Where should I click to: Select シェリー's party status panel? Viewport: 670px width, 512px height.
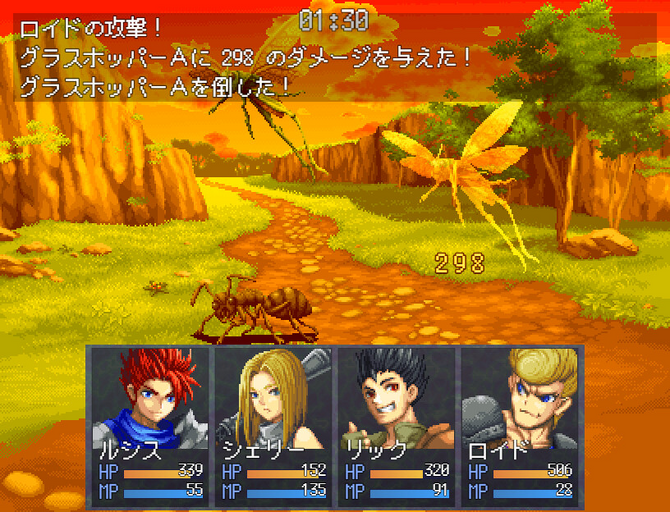click(272, 424)
